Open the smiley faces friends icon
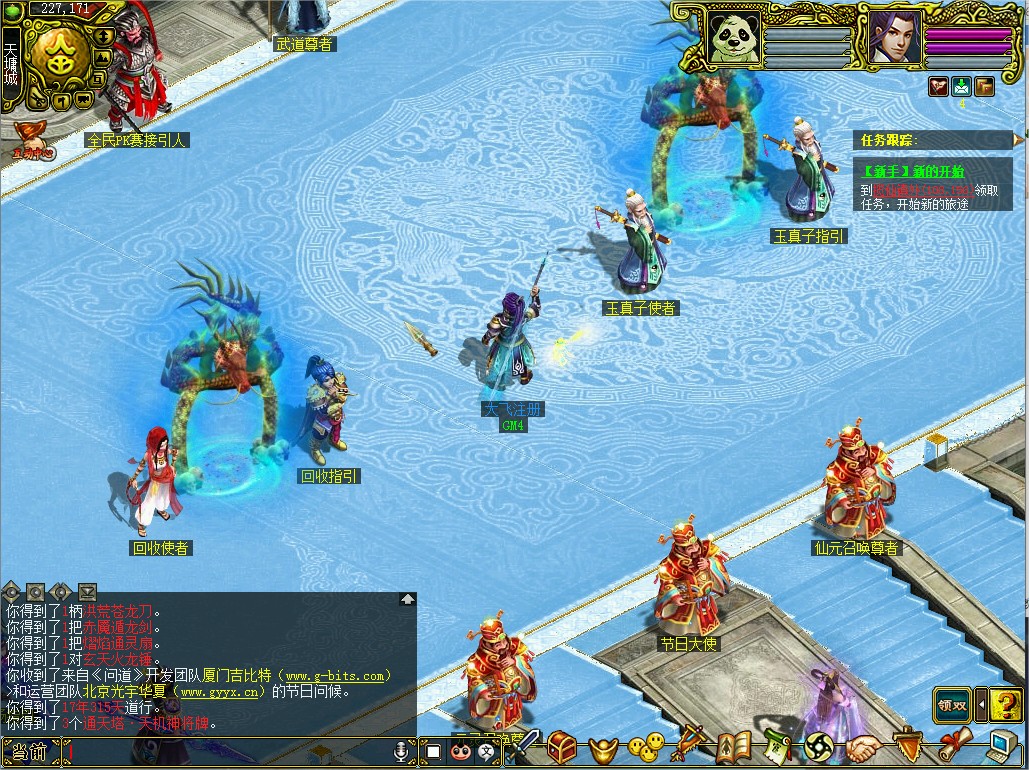 [x=645, y=747]
